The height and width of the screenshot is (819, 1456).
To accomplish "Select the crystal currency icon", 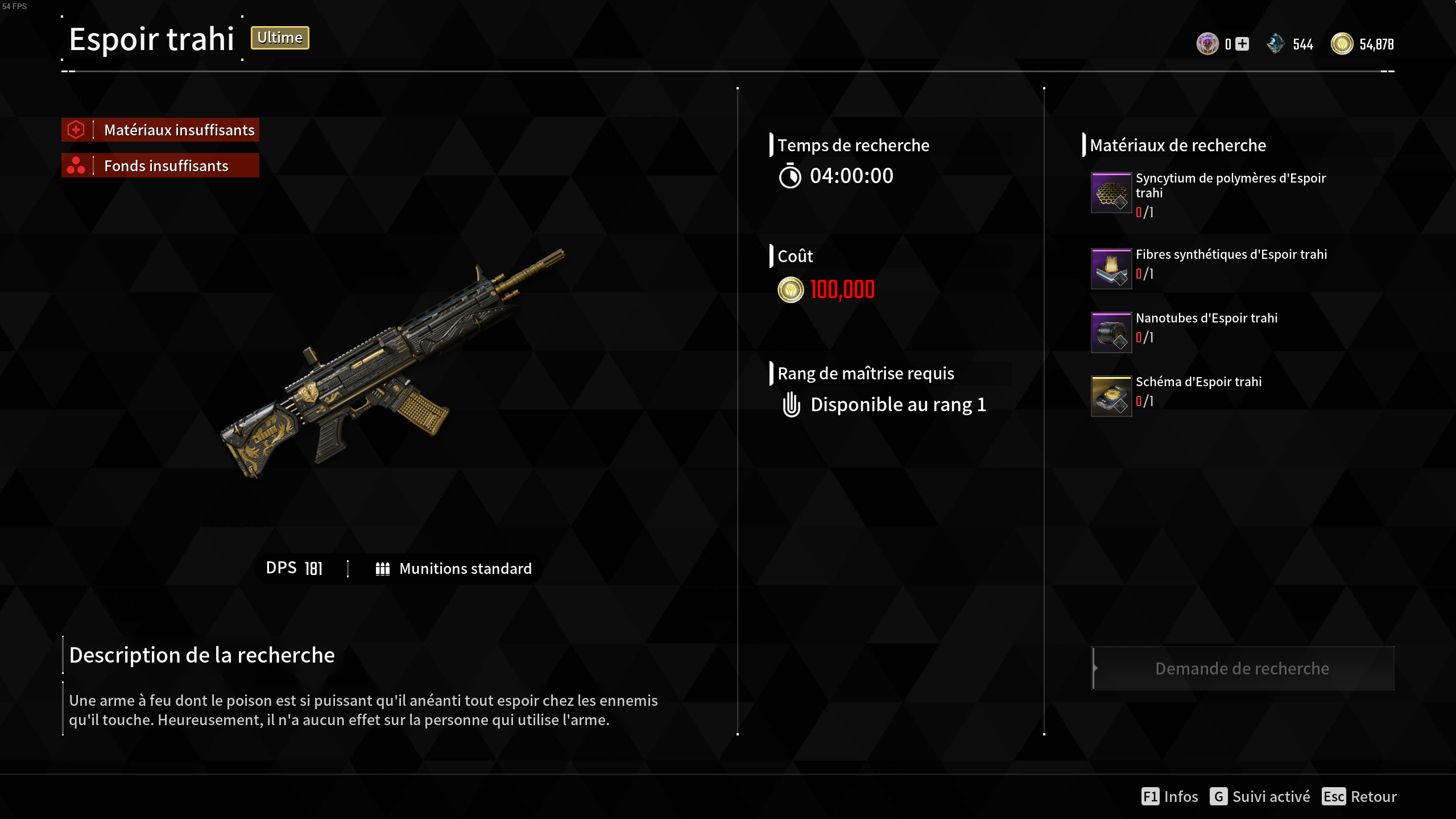I will 1276,44.
